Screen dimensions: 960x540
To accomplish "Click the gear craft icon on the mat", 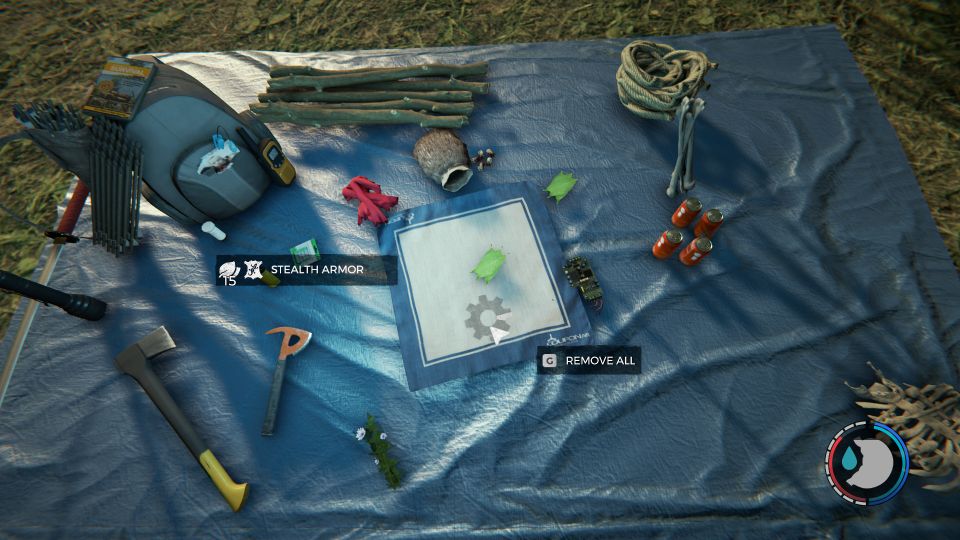I will click(x=485, y=318).
